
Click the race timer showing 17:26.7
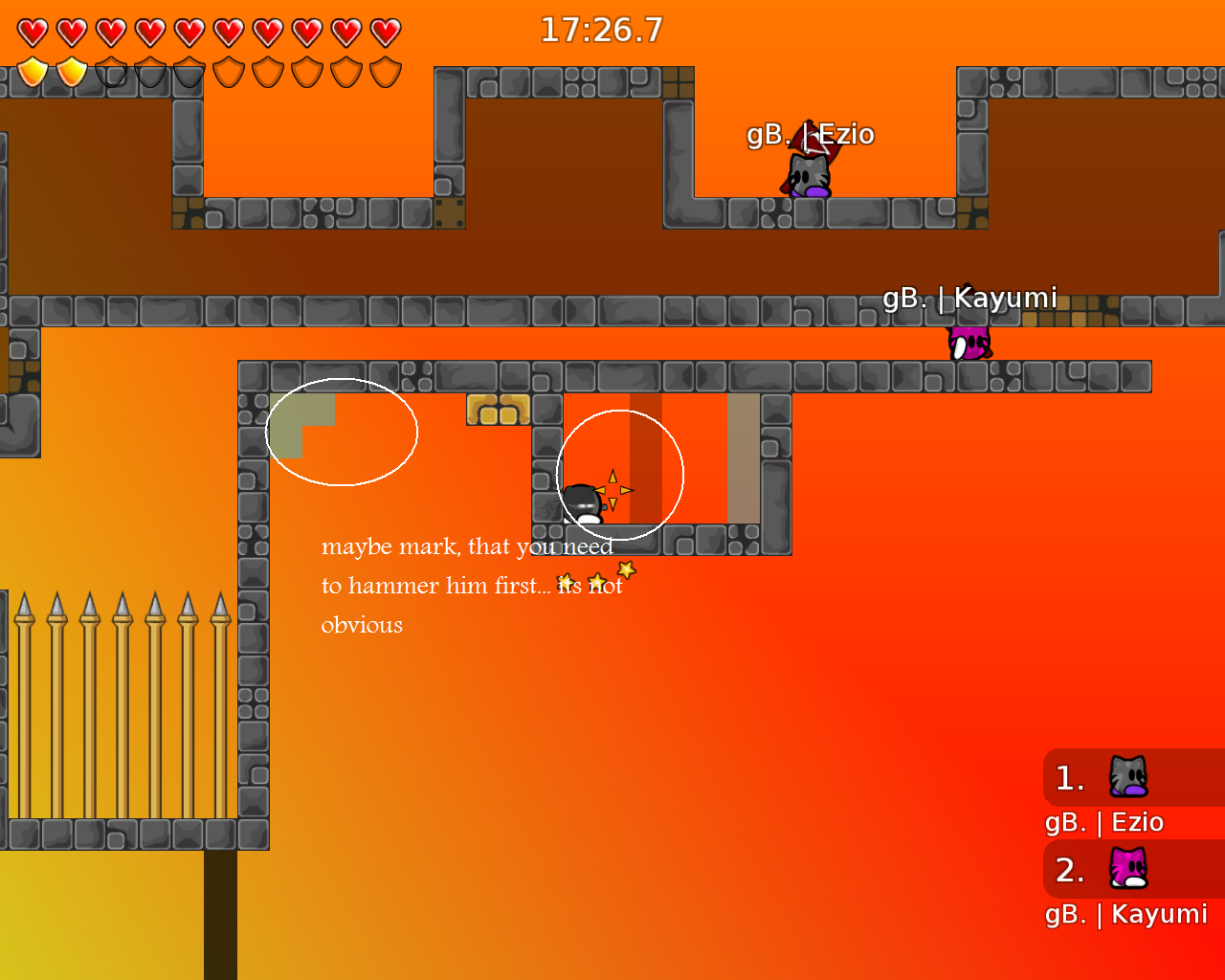(x=603, y=30)
